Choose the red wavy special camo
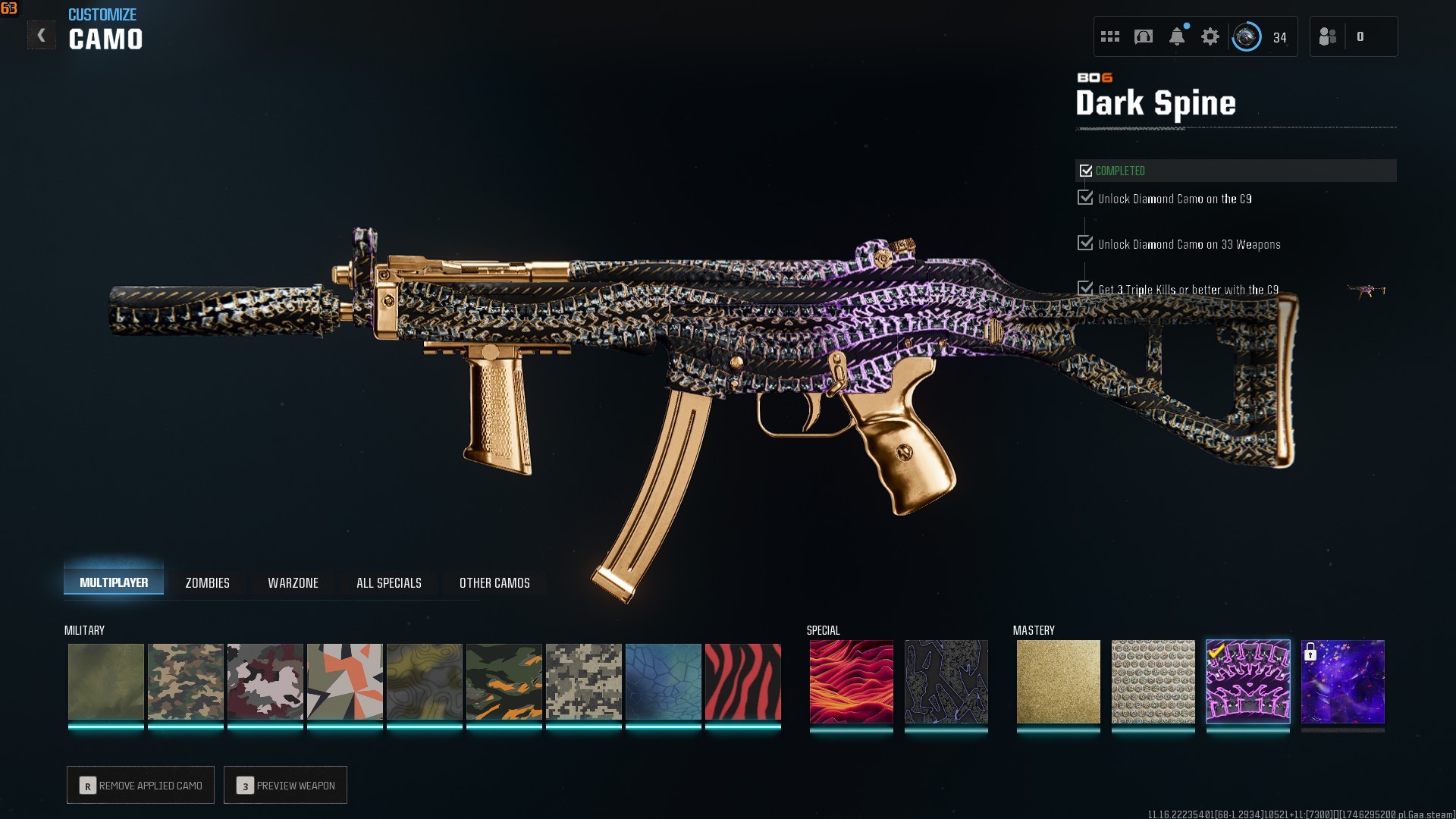Image resolution: width=1456 pixels, height=819 pixels. 851,681
